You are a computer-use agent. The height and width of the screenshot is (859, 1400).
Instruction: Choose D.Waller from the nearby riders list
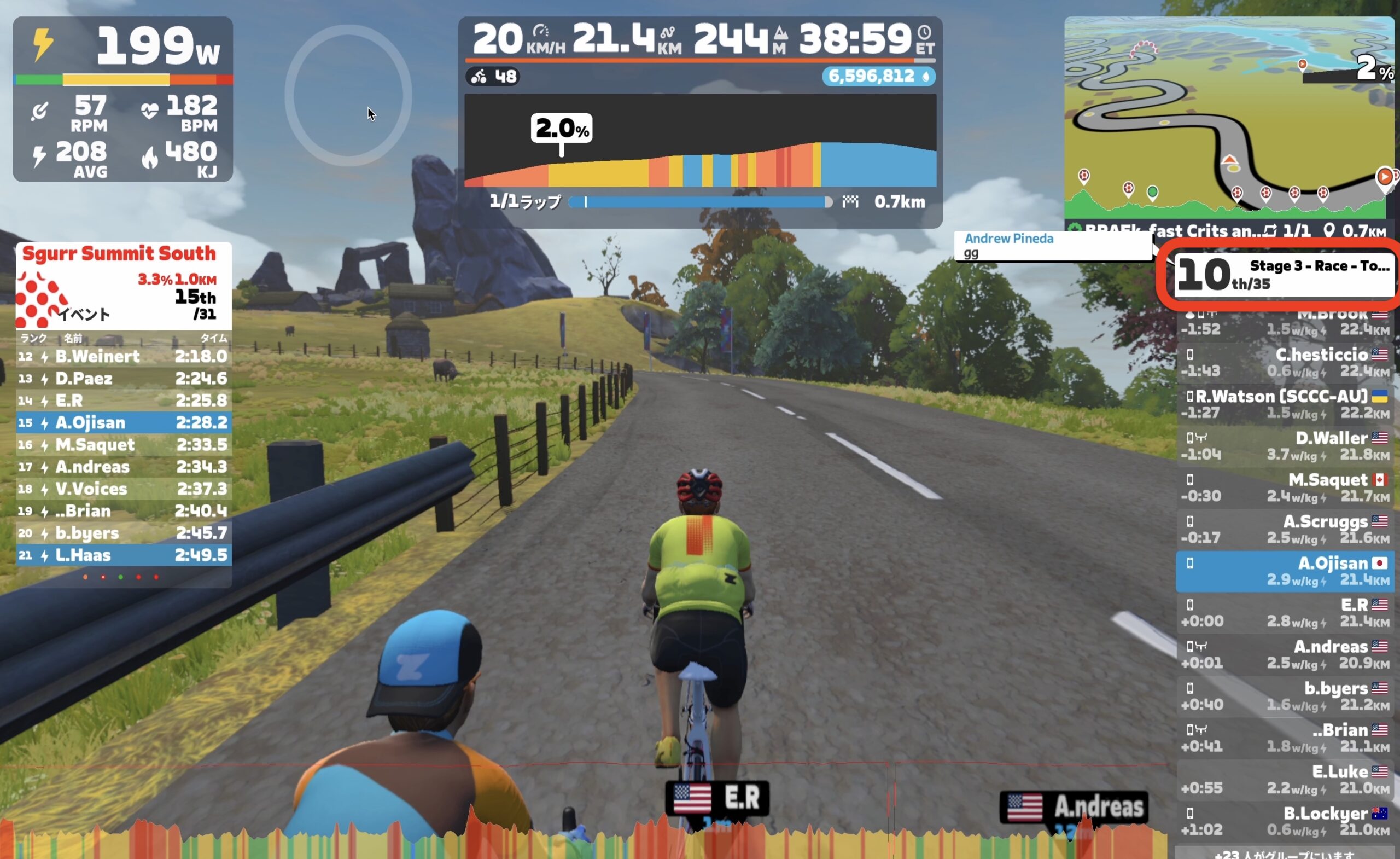pos(1284,446)
